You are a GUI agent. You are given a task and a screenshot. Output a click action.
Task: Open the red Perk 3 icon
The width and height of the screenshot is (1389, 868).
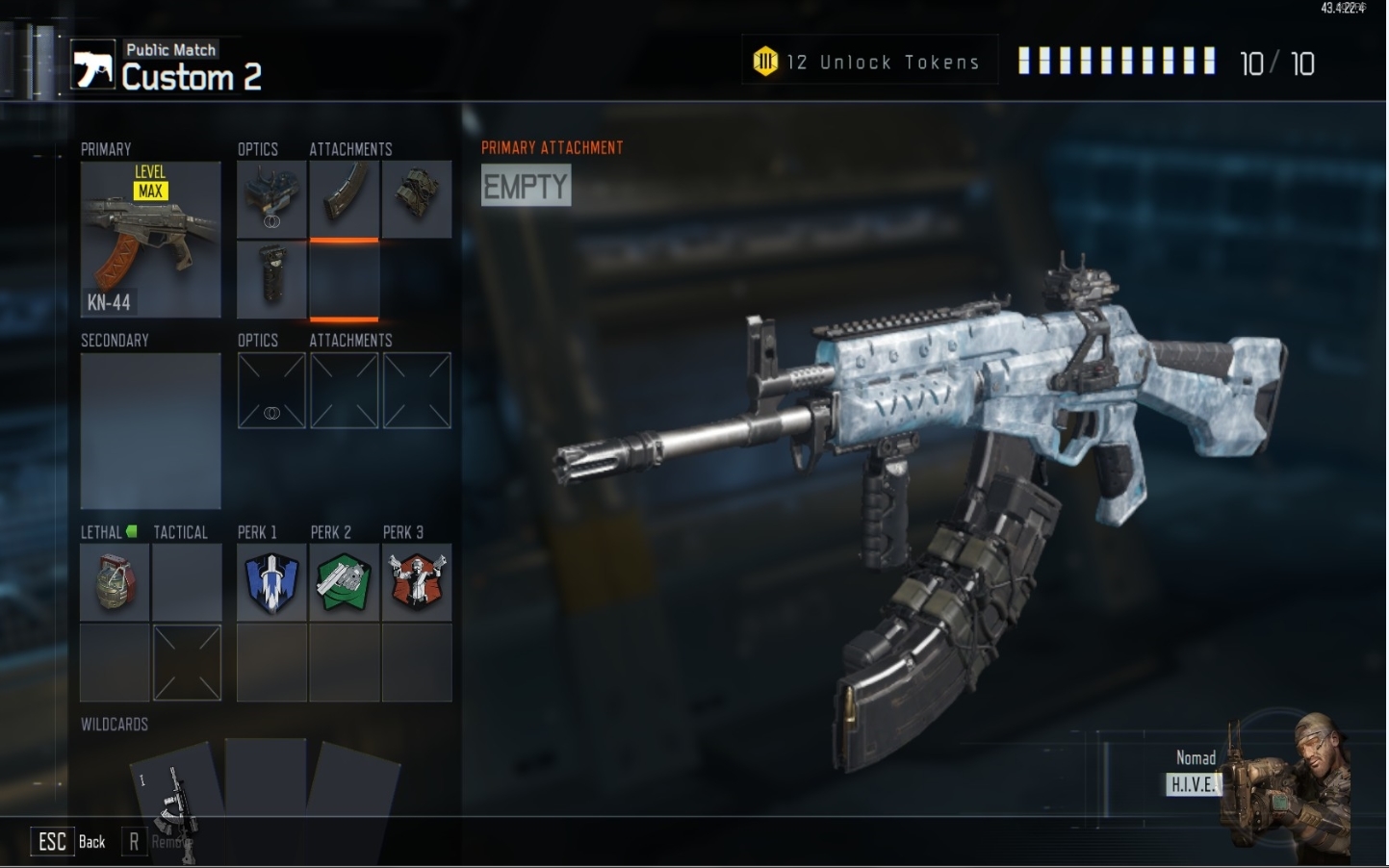[x=416, y=582]
